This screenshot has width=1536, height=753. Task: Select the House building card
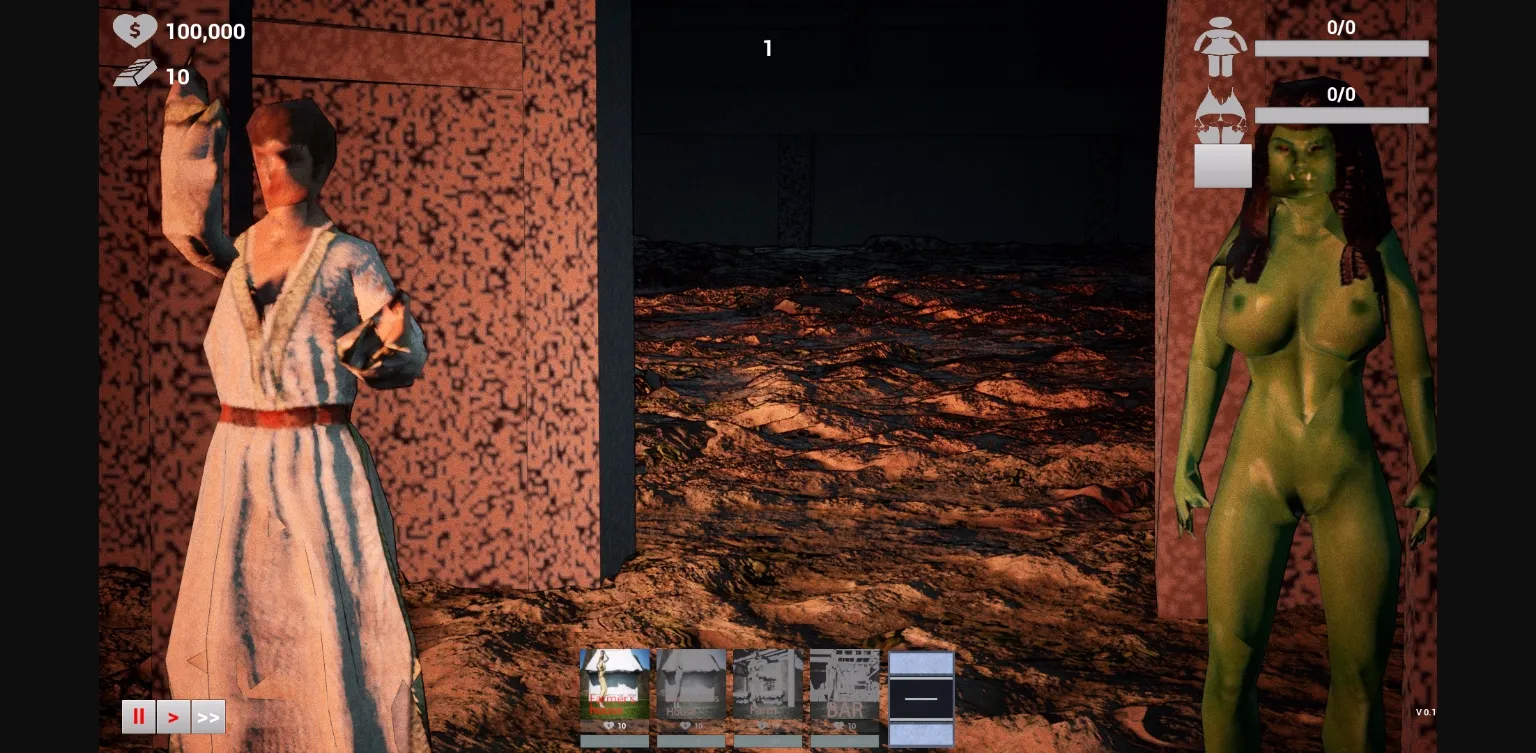(x=691, y=685)
